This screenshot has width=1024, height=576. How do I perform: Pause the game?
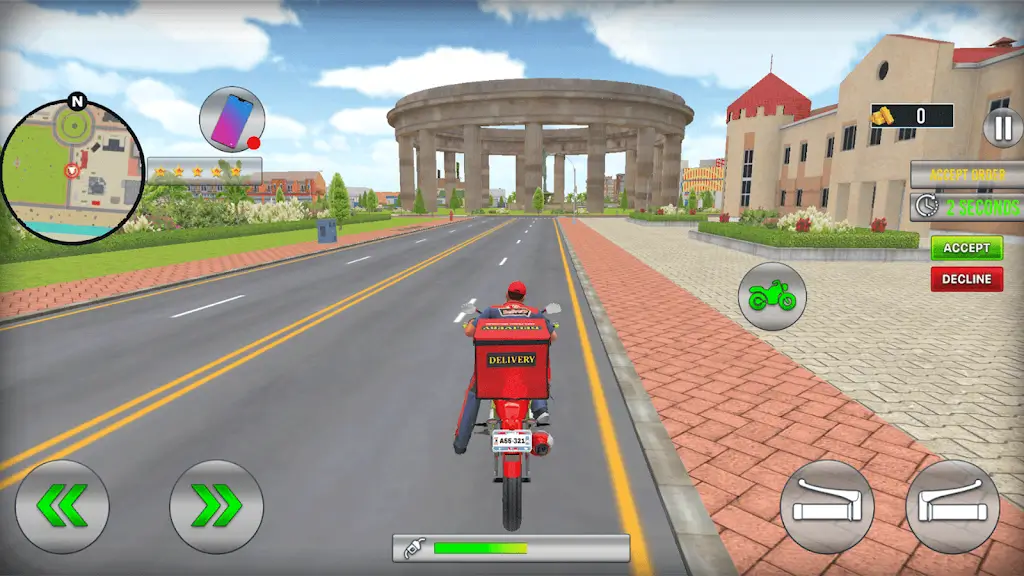[x=1002, y=127]
